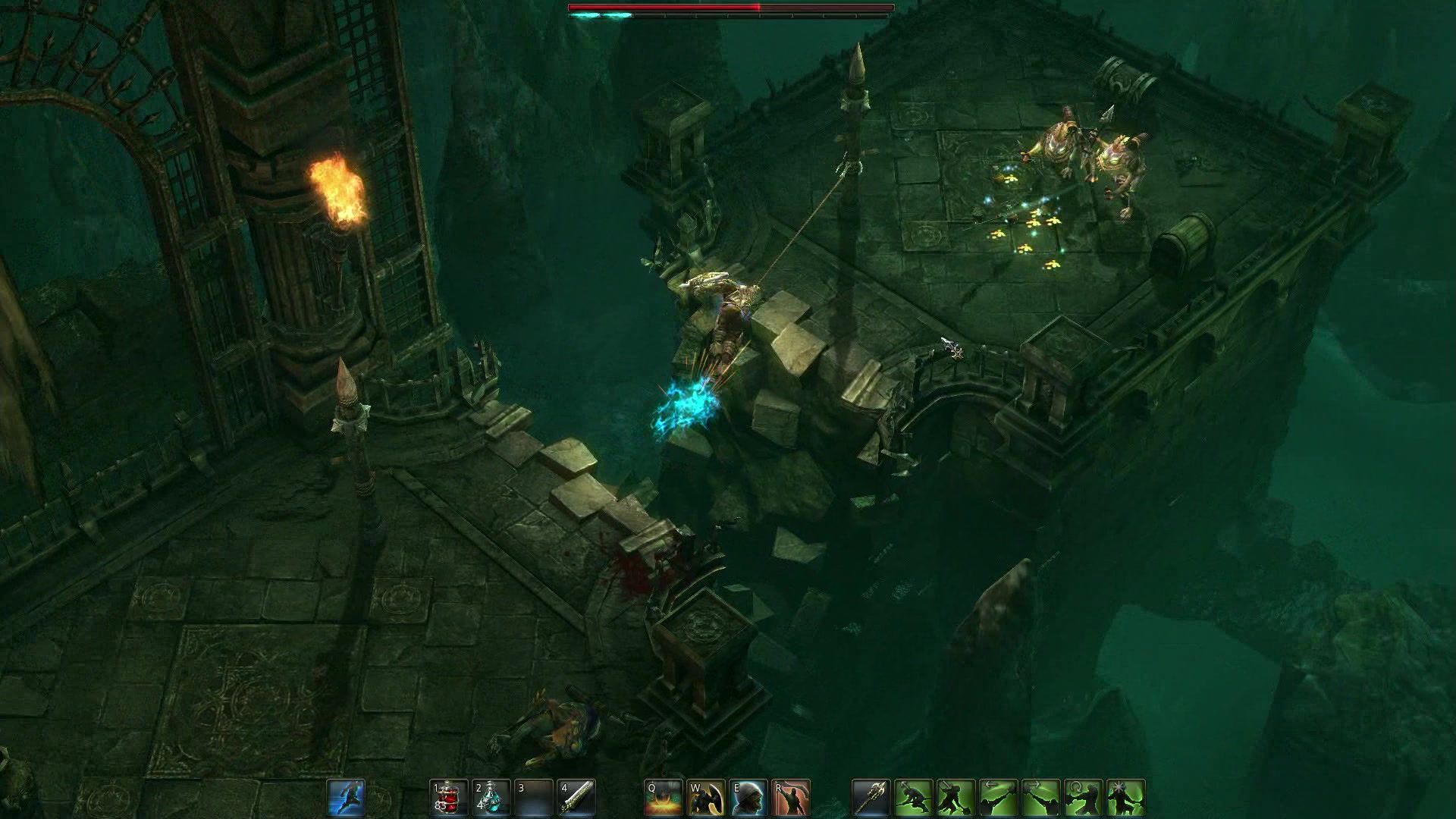
Task: Select the sword in slot 4
Action: click(576, 798)
